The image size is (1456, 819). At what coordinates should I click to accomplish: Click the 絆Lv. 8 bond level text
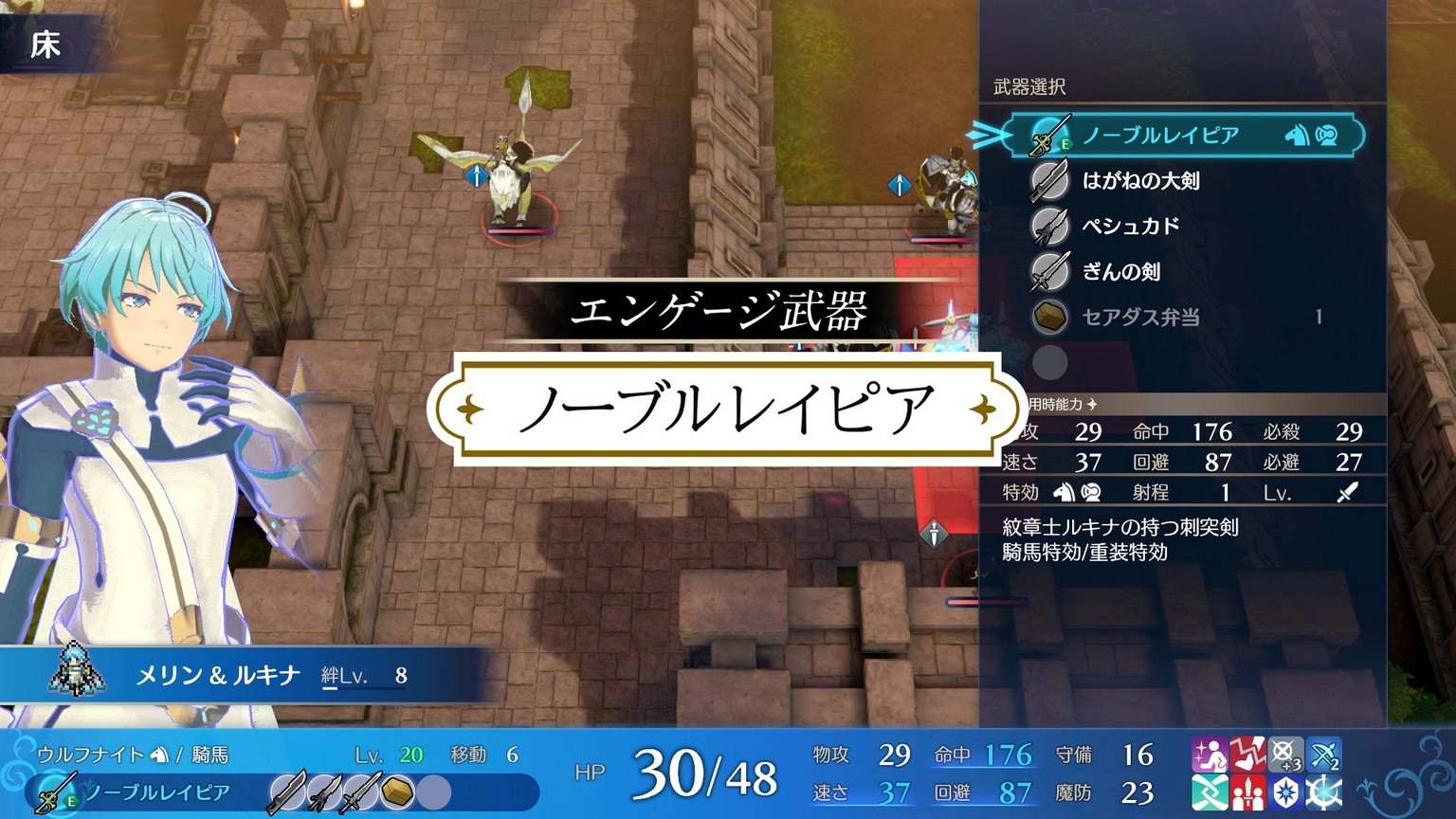click(x=363, y=674)
